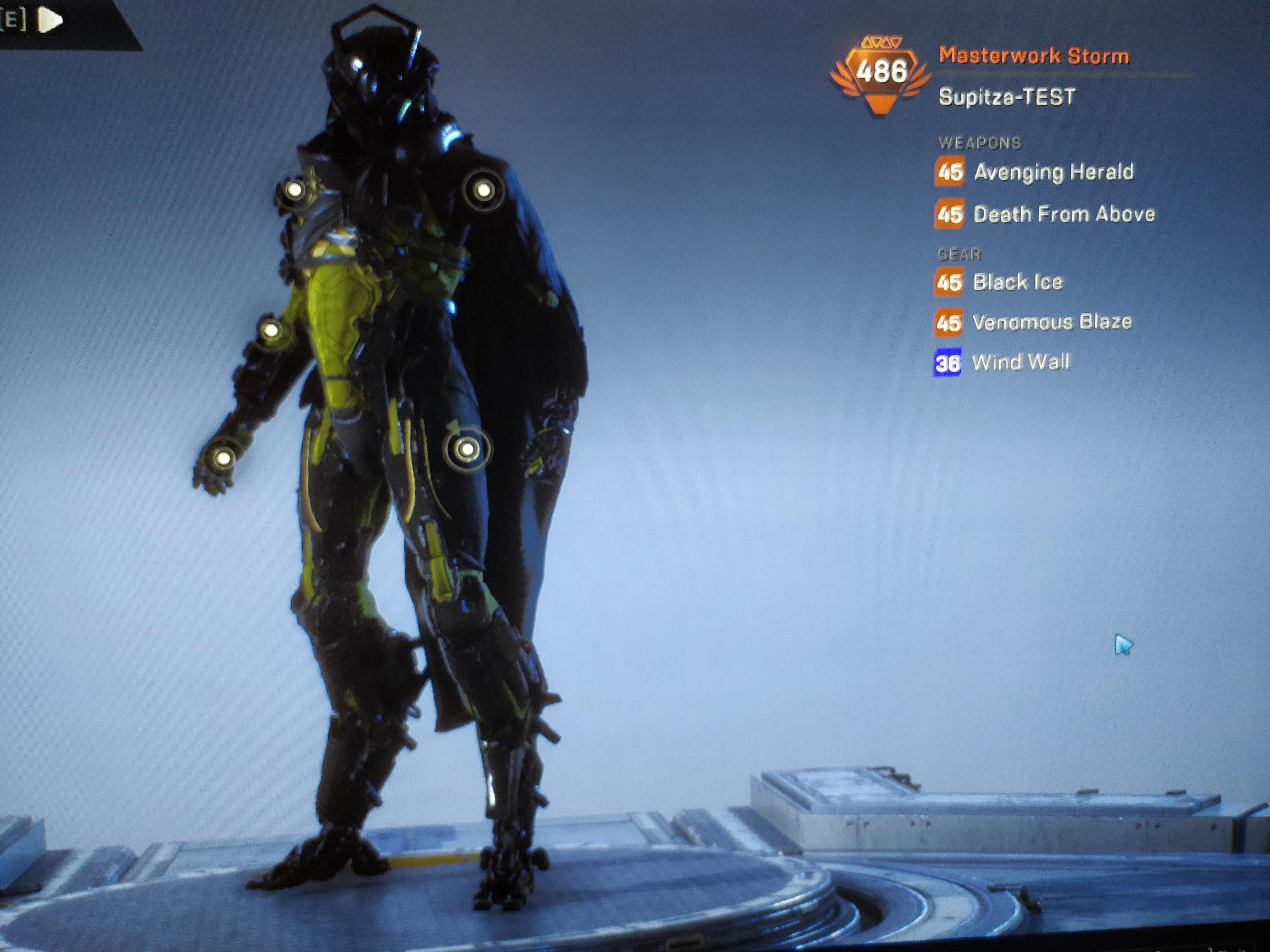Viewport: 1270px width, 952px height.
Task: Open the slot node on the javelin's hip
Action: tap(468, 448)
